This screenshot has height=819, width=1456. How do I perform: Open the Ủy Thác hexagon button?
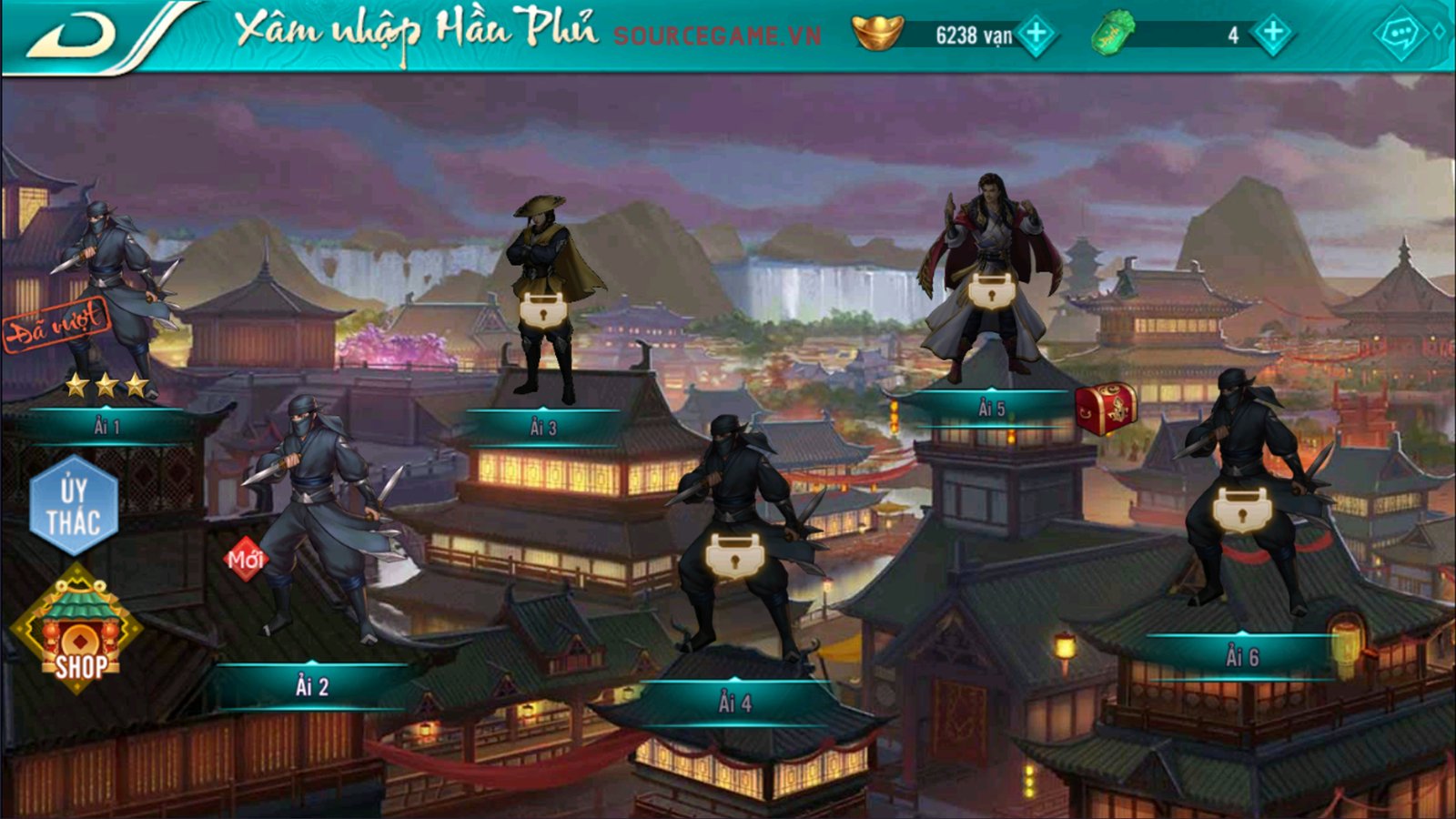tap(74, 505)
